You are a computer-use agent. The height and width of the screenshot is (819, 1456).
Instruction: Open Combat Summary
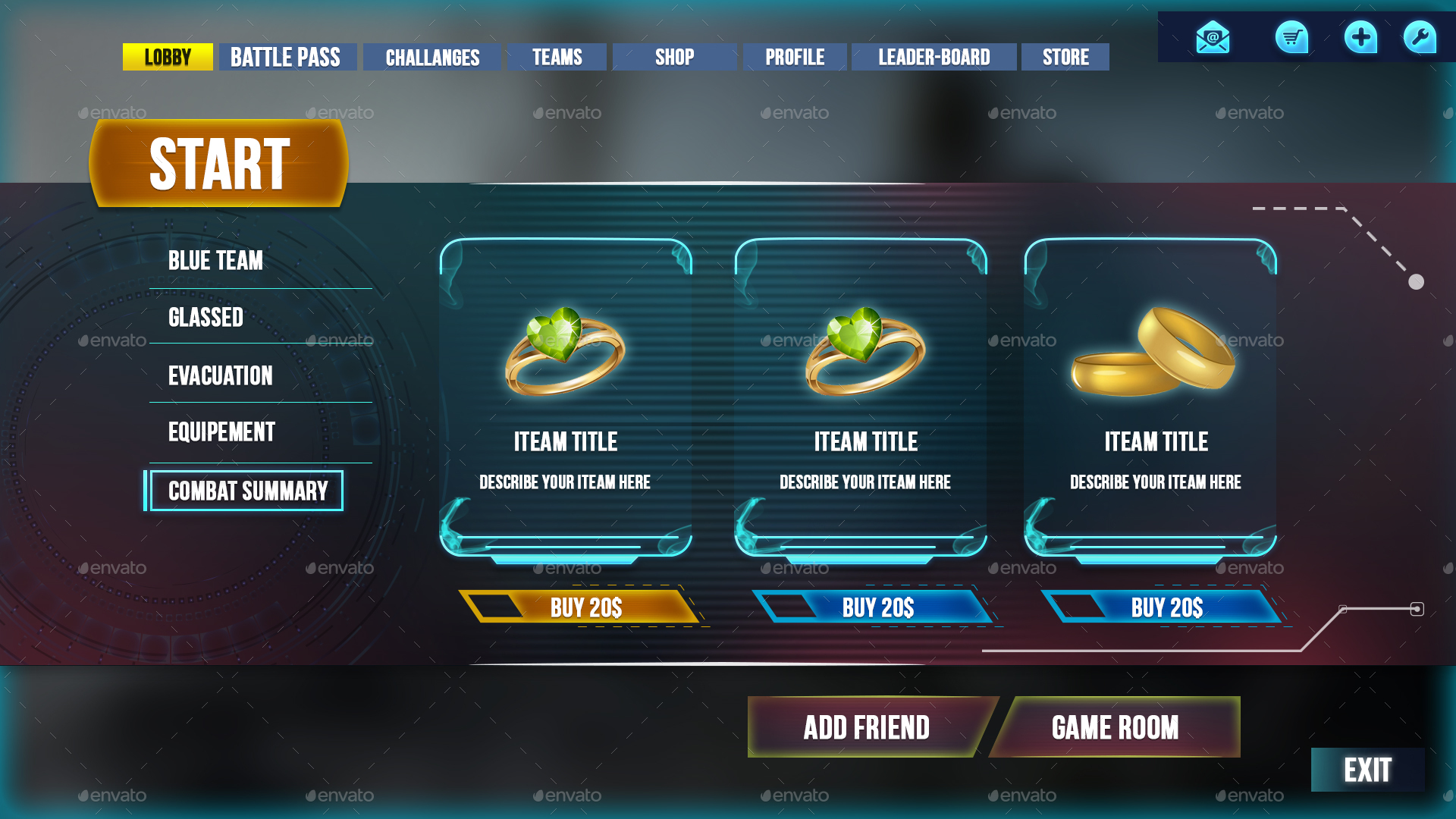248,491
